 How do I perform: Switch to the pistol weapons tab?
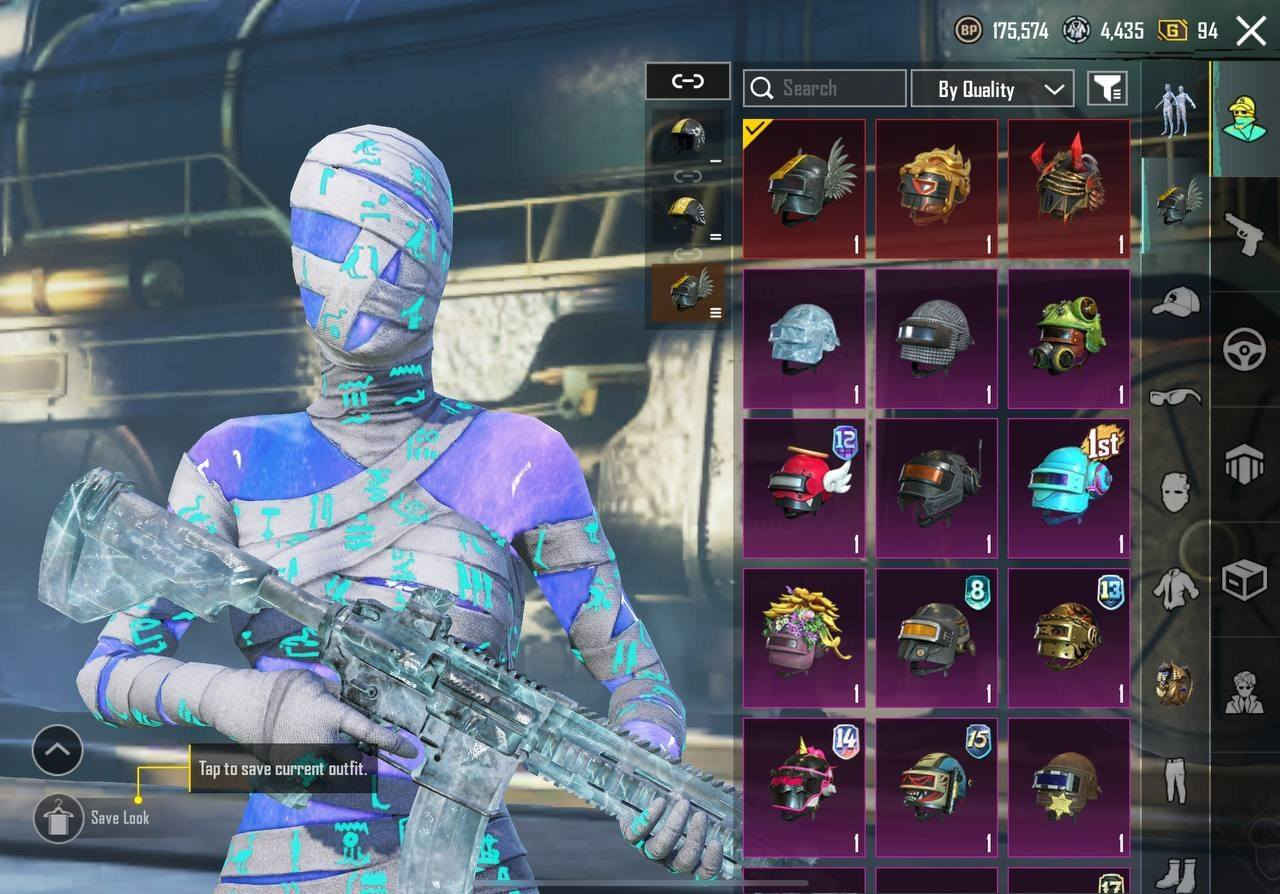coord(1245,233)
